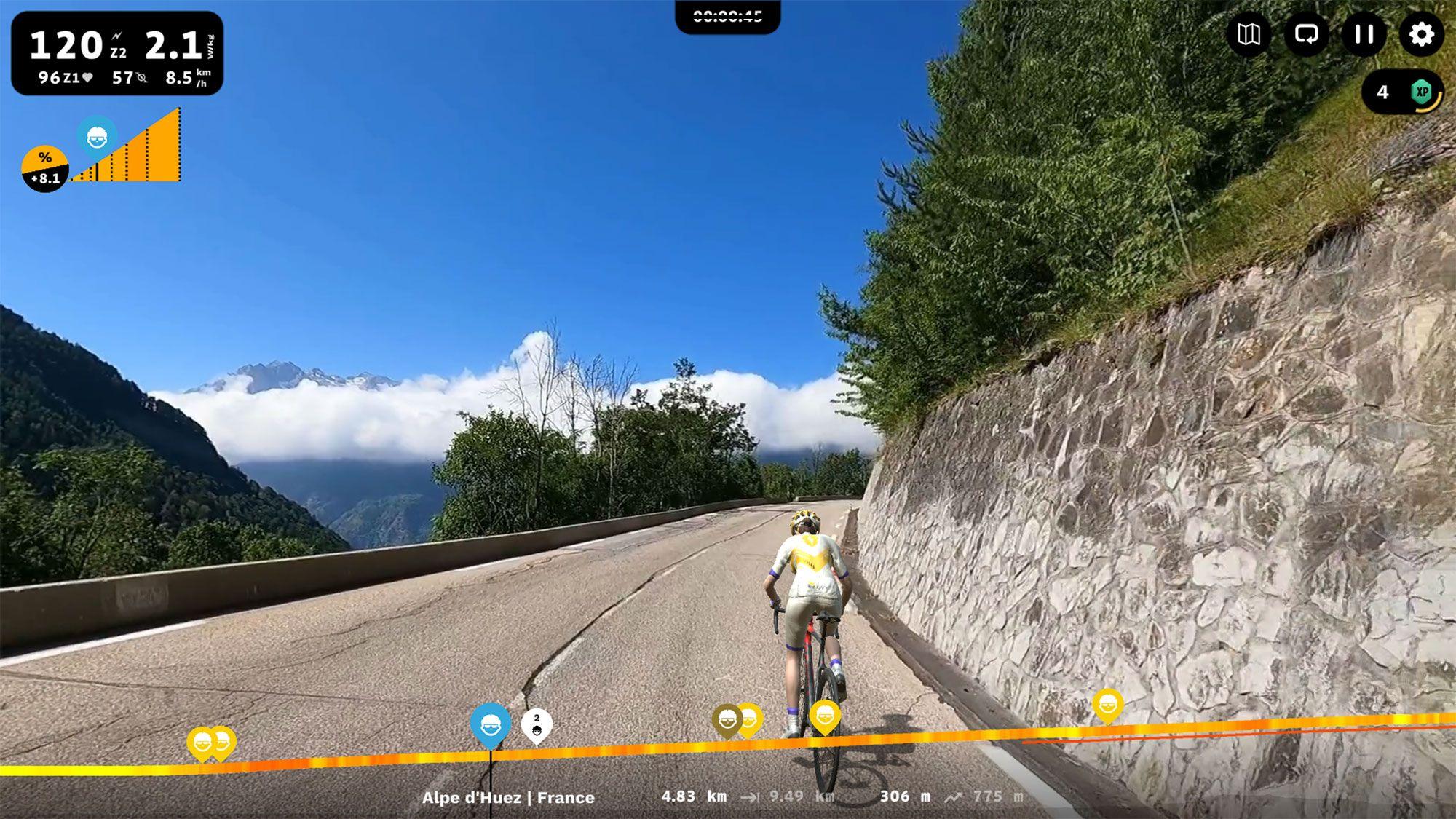Click the Alpe d'Huez France route label

pyautogui.click(x=508, y=797)
